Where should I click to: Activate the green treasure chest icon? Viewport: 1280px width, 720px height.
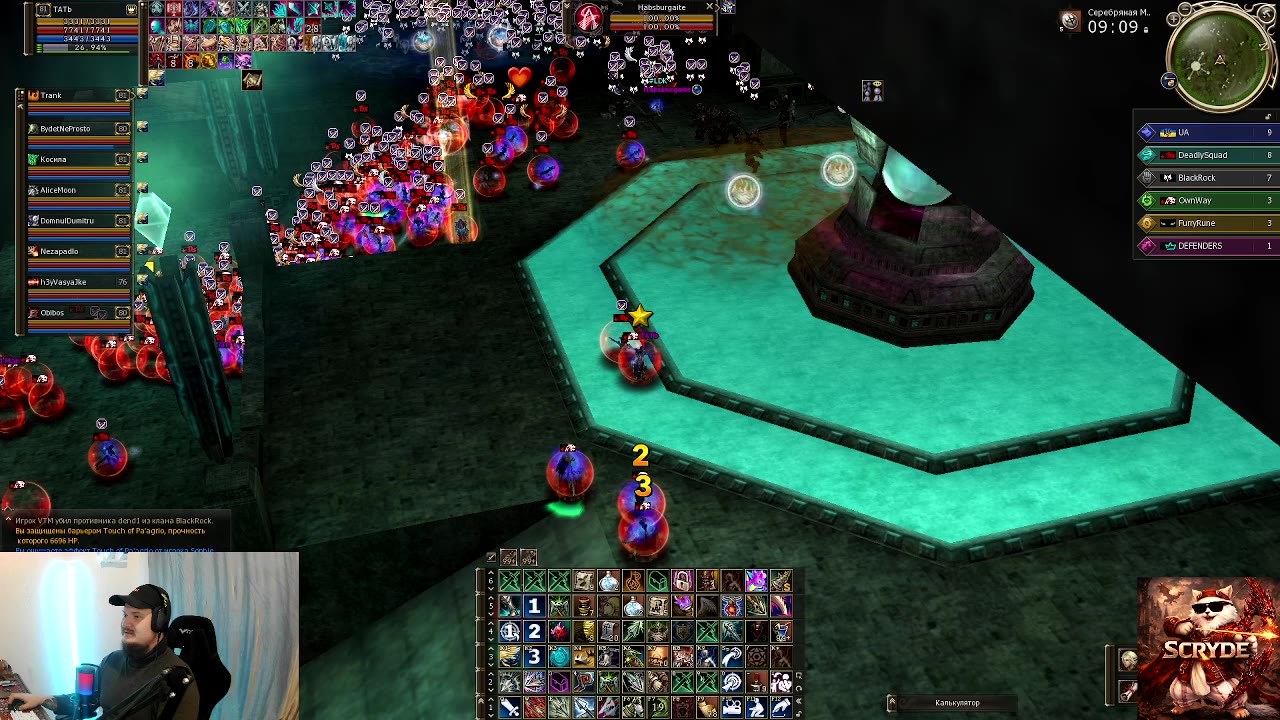(x=658, y=581)
